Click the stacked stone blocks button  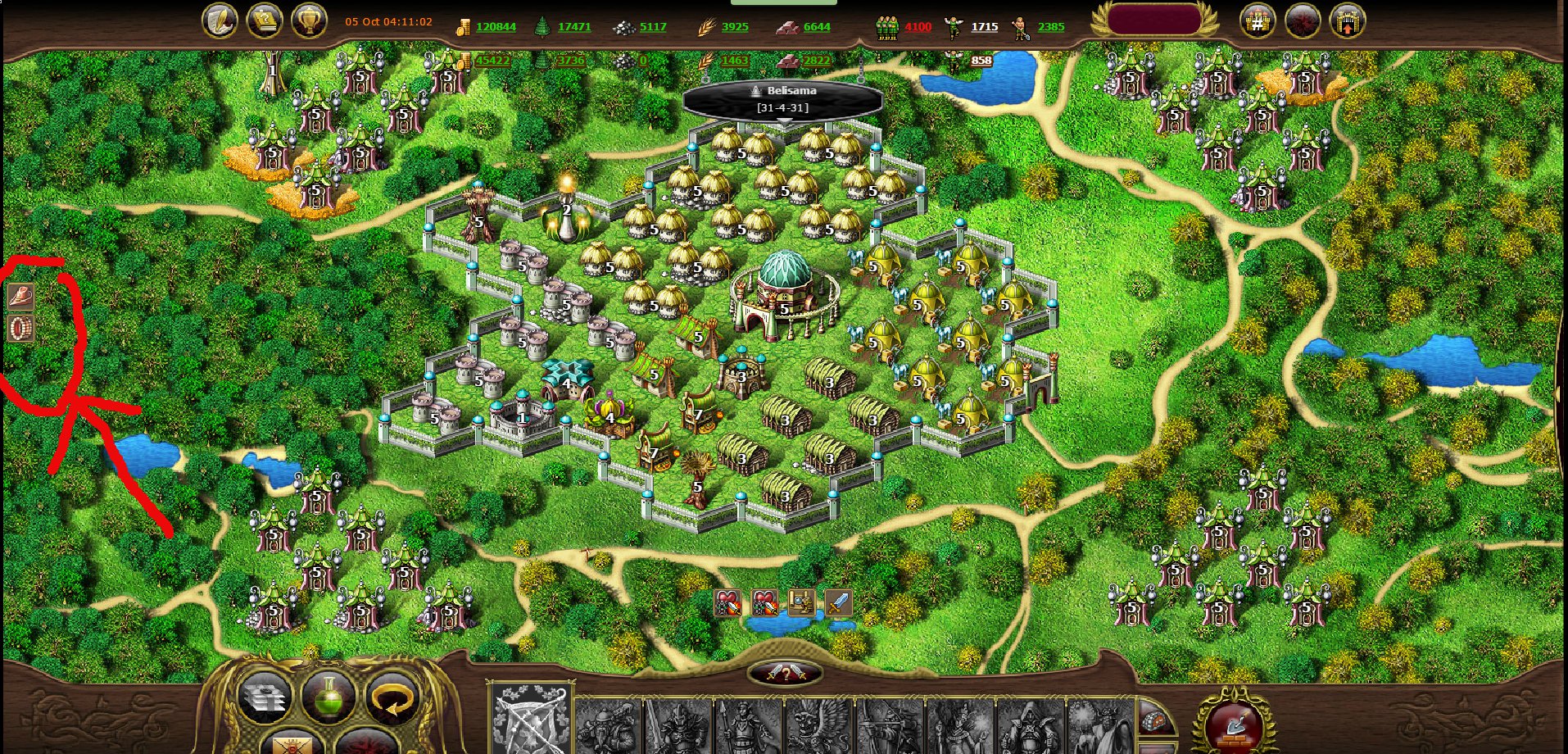(x=265, y=698)
